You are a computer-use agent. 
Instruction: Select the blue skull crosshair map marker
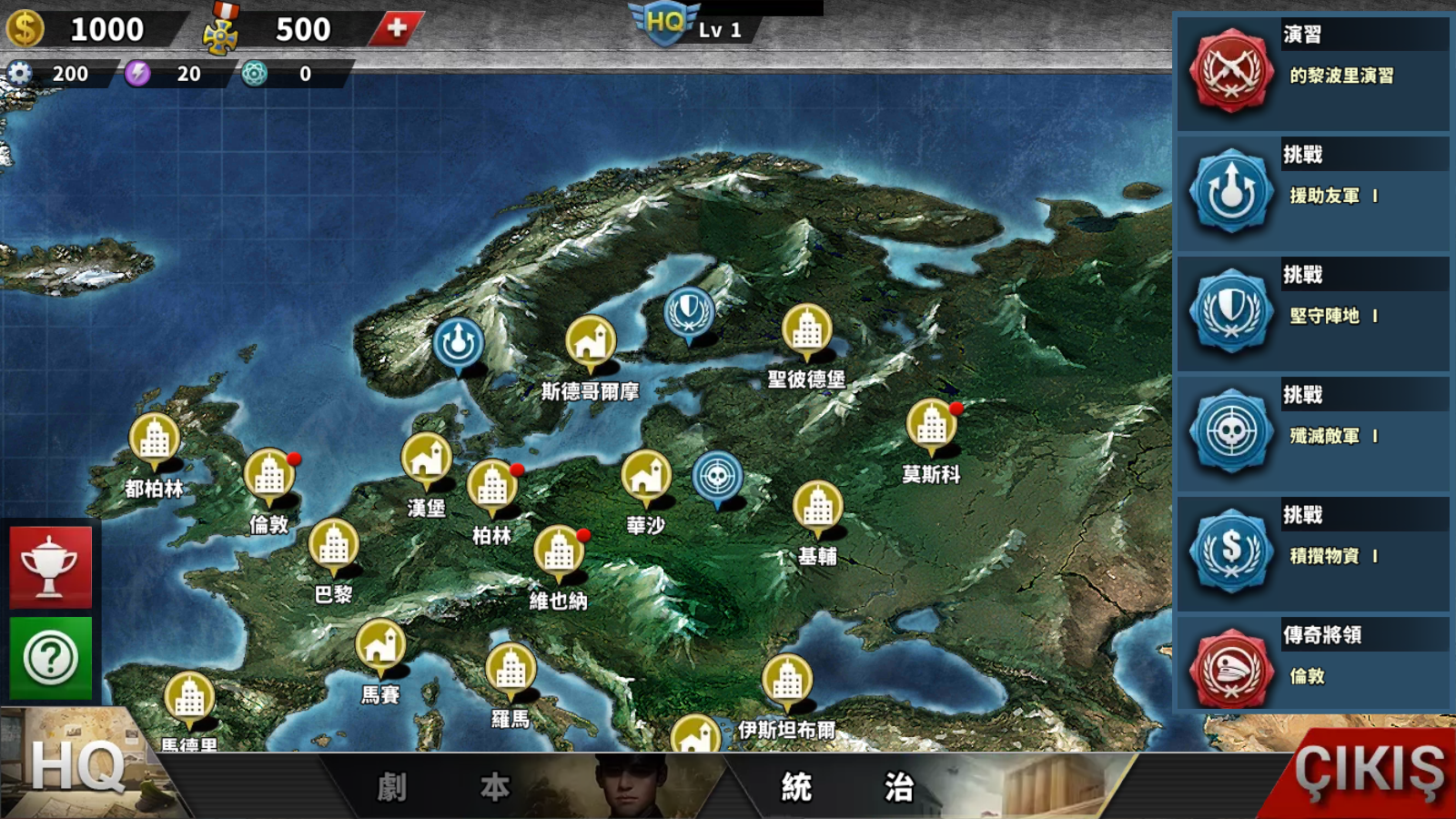(717, 477)
